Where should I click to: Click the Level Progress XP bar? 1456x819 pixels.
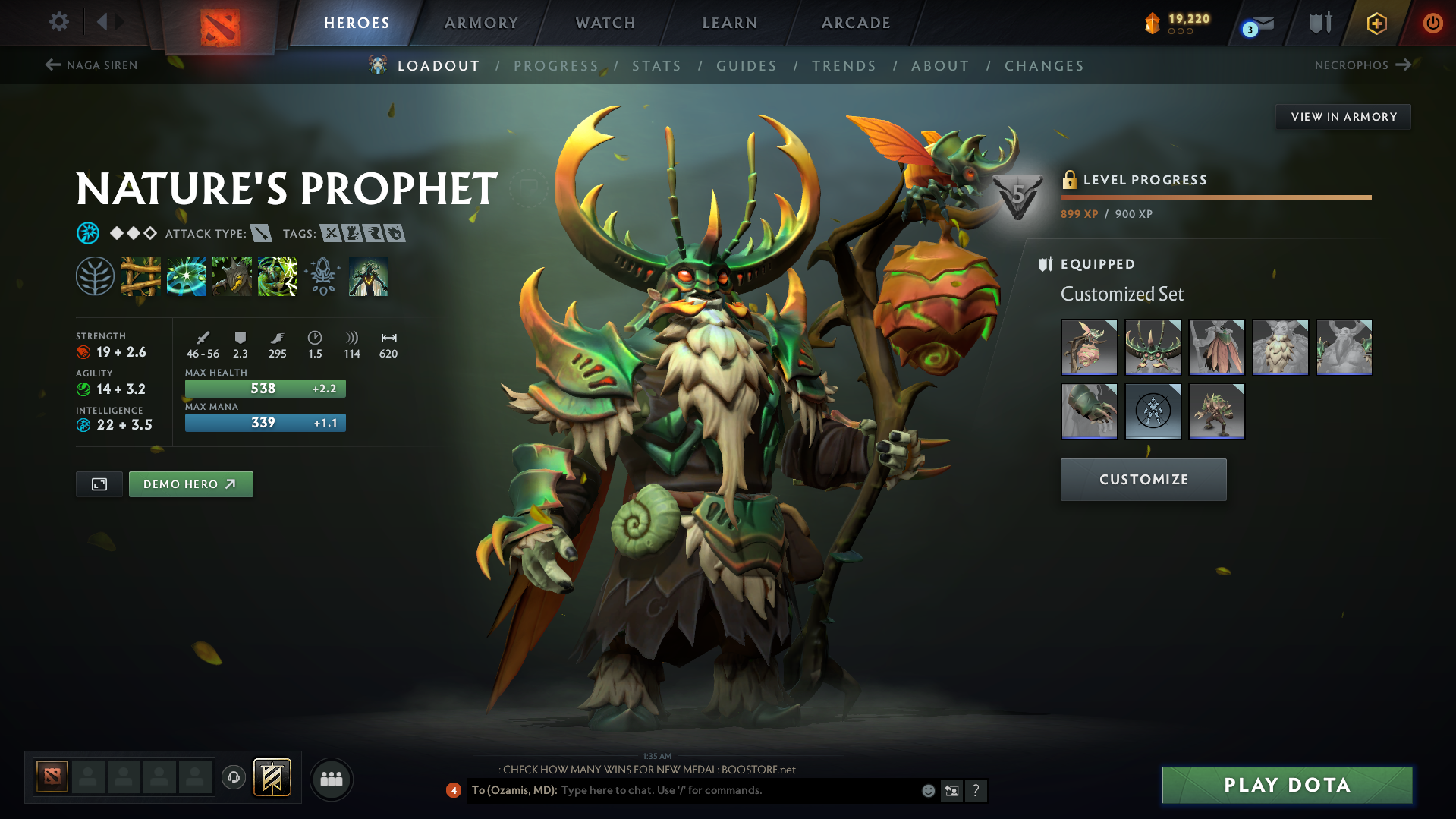(x=1215, y=197)
